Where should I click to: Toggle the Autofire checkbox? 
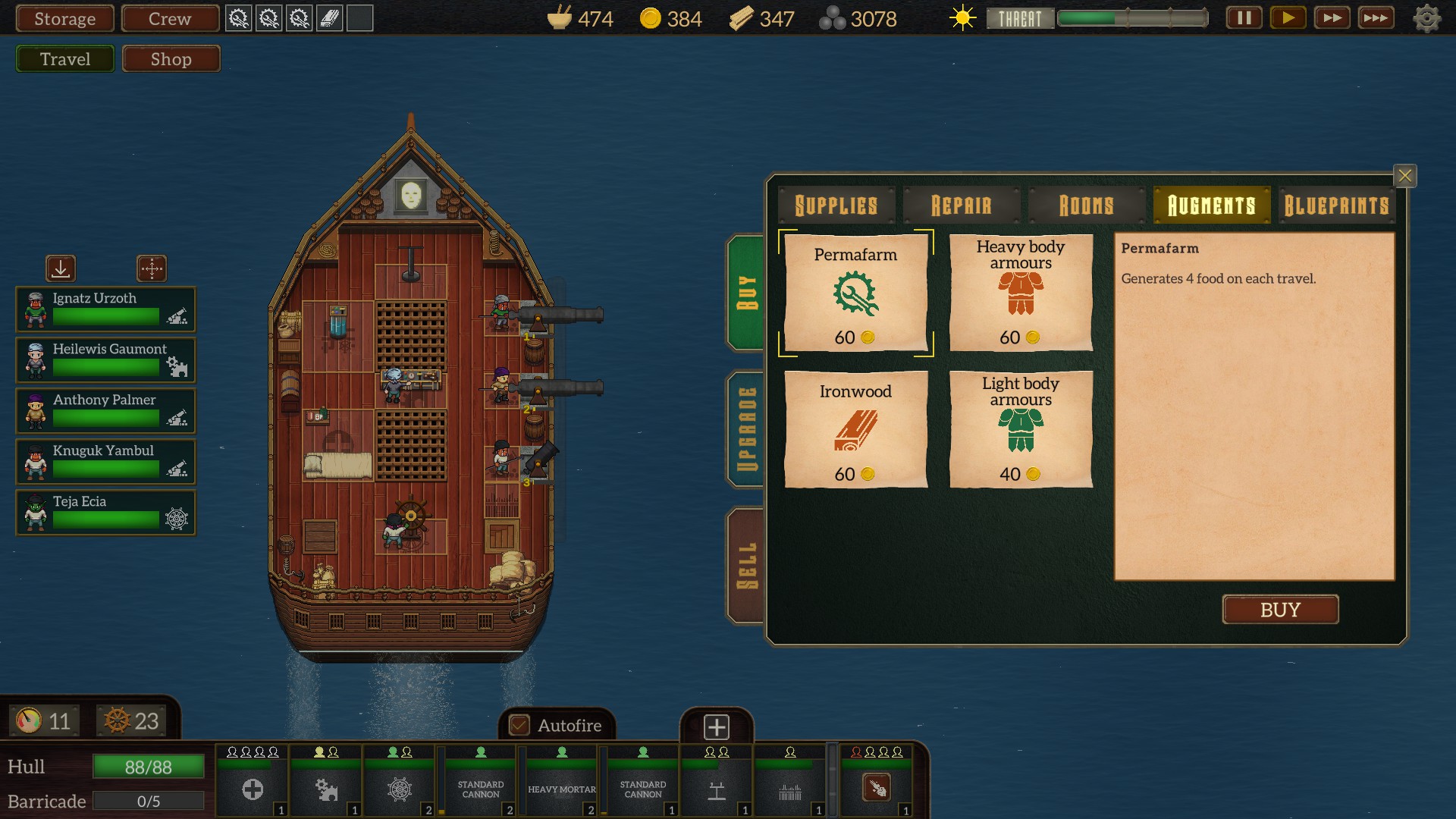coord(519,726)
